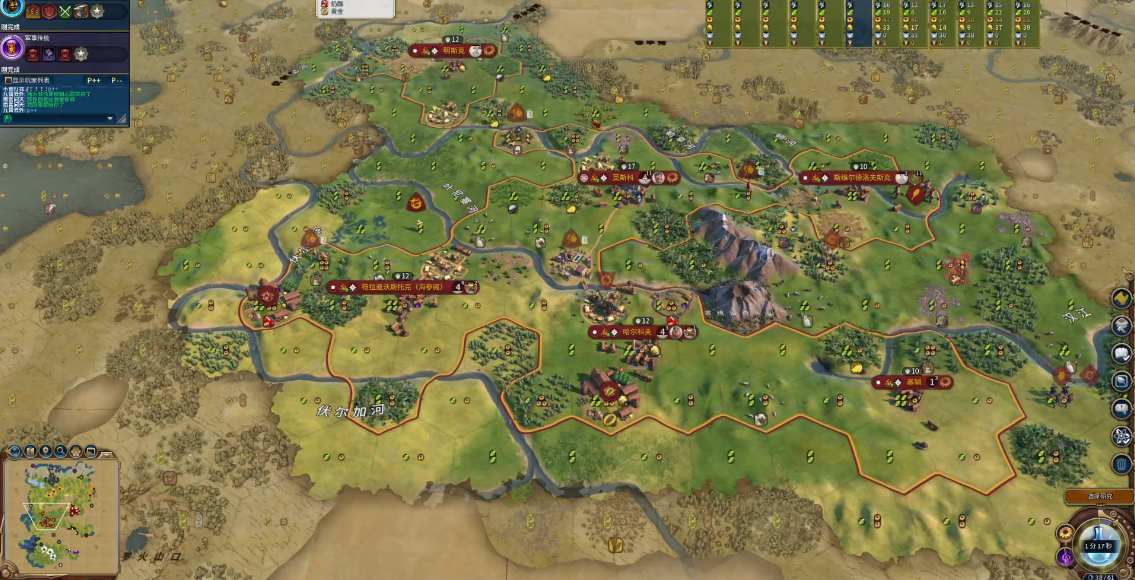Viewport: 1135px width, 580px height.
Task: Open the civics tree purple portrait
Action: coord(13,49)
